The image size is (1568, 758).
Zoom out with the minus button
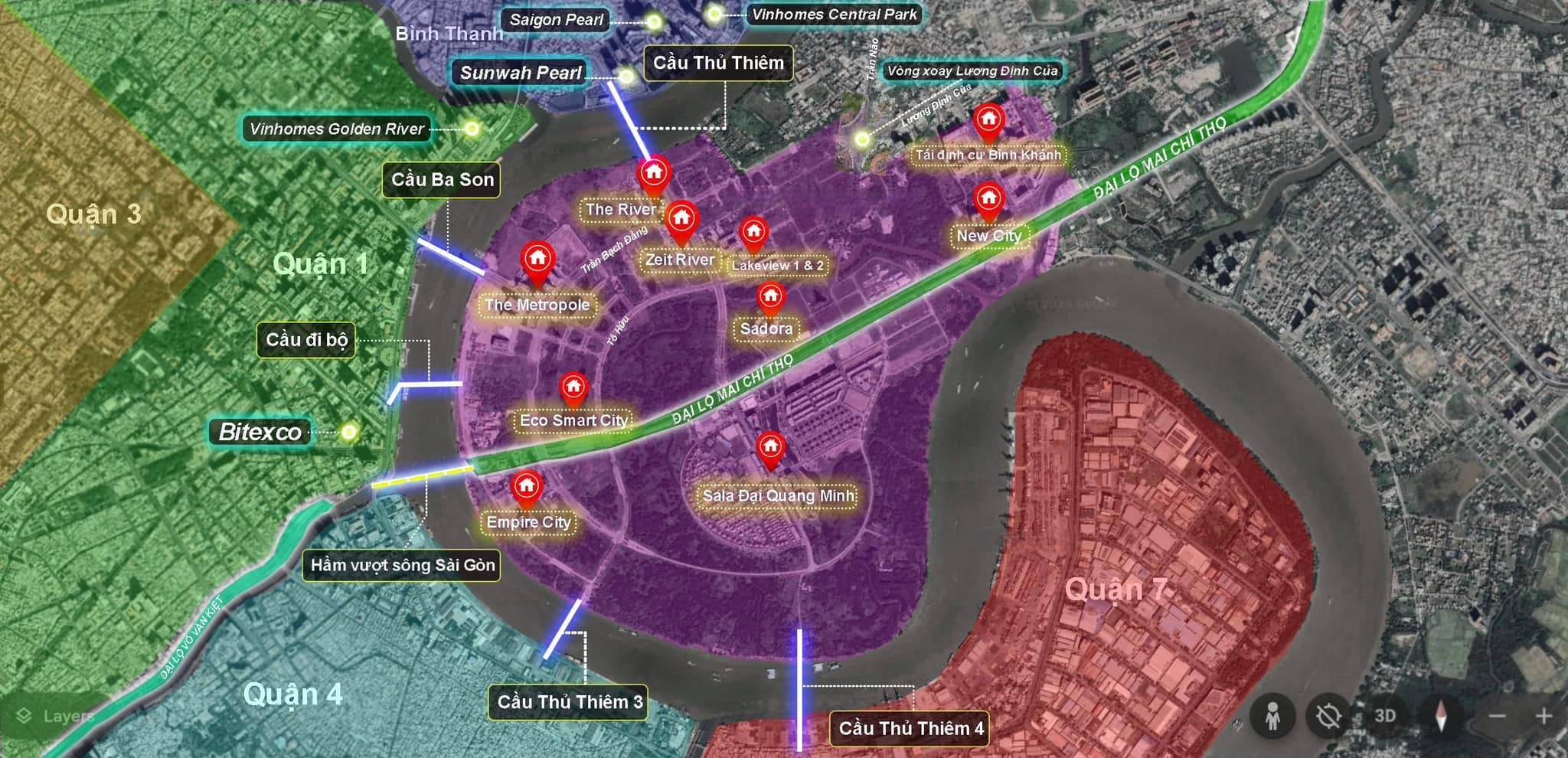pyautogui.click(x=1498, y=717)
